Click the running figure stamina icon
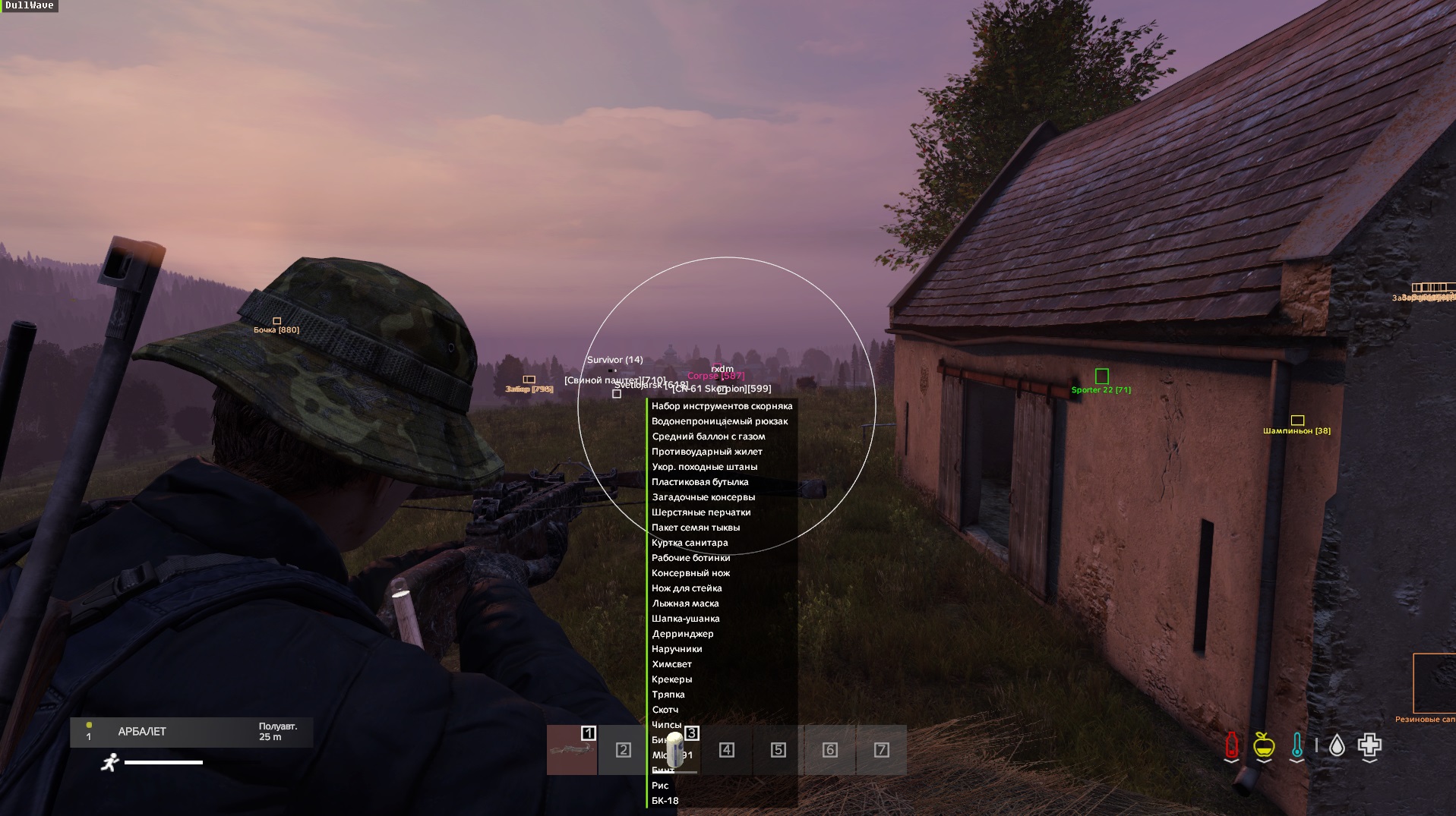 click(111, 761)
